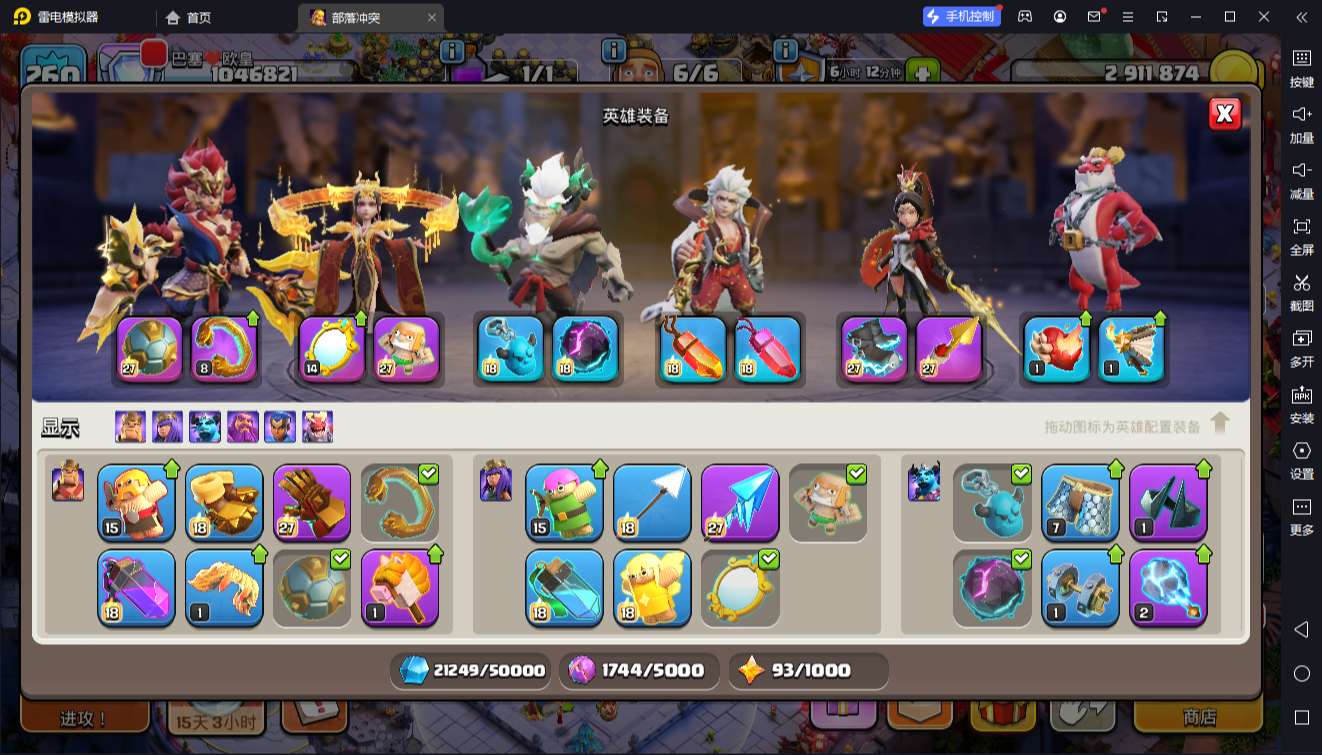Select the Barbarian Puppet equipment slot
Image resolution: width=1322 pixels, height=755 pixels.
tap(136, 502)
